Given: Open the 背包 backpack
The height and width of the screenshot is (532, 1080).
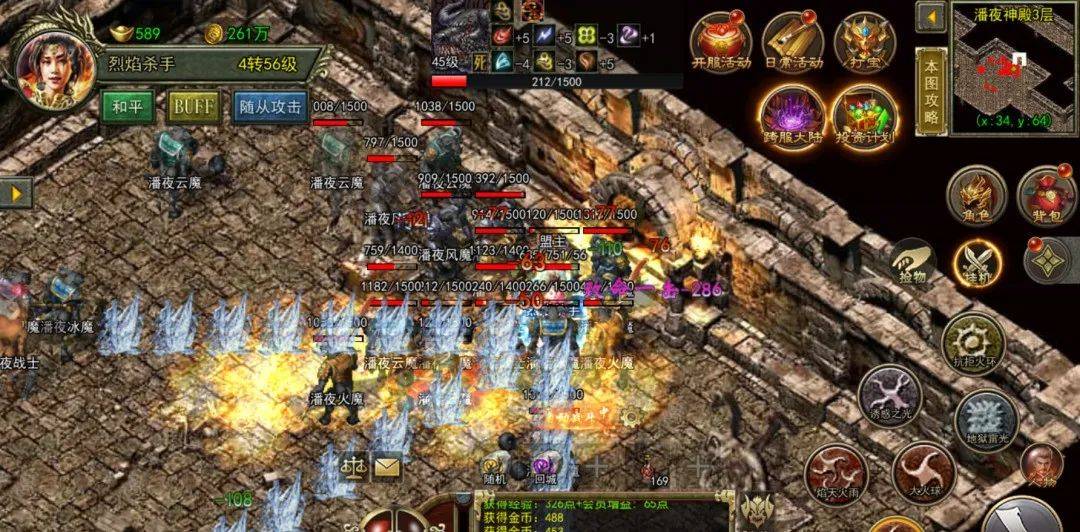Looking at the screenshot, I should pyautogui.click(x=1045, y=194).
